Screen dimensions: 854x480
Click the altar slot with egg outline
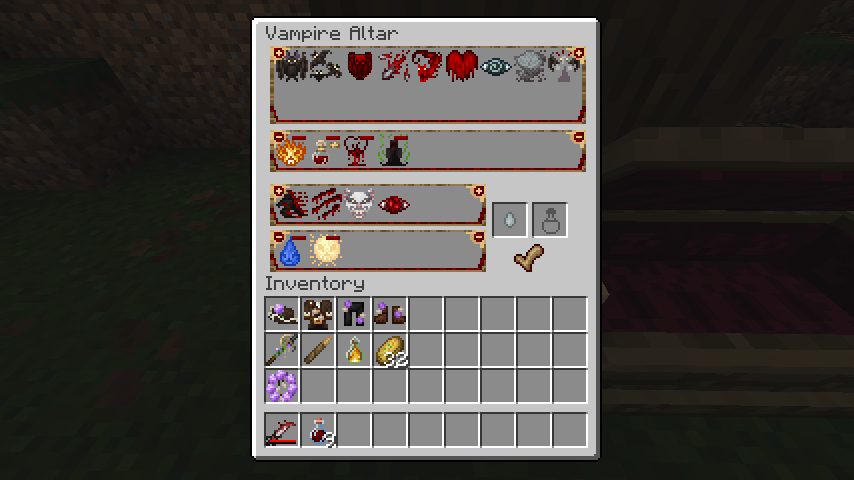click(x=510, y=220)
